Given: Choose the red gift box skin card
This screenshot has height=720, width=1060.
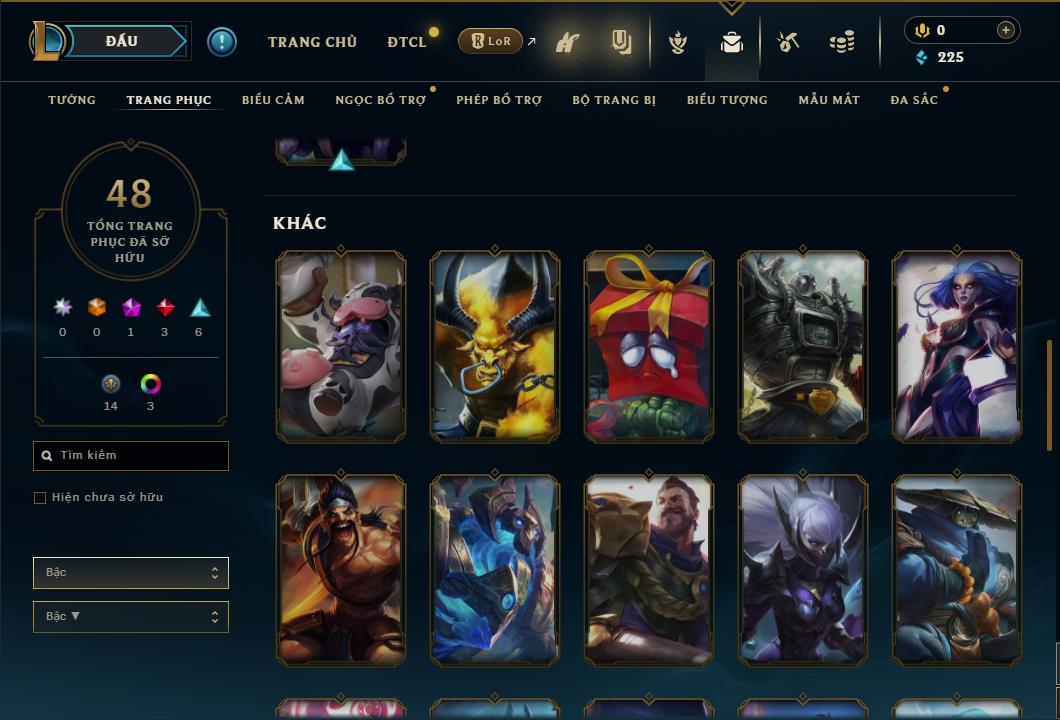Looking at the screenshot, I should (649, 345).
